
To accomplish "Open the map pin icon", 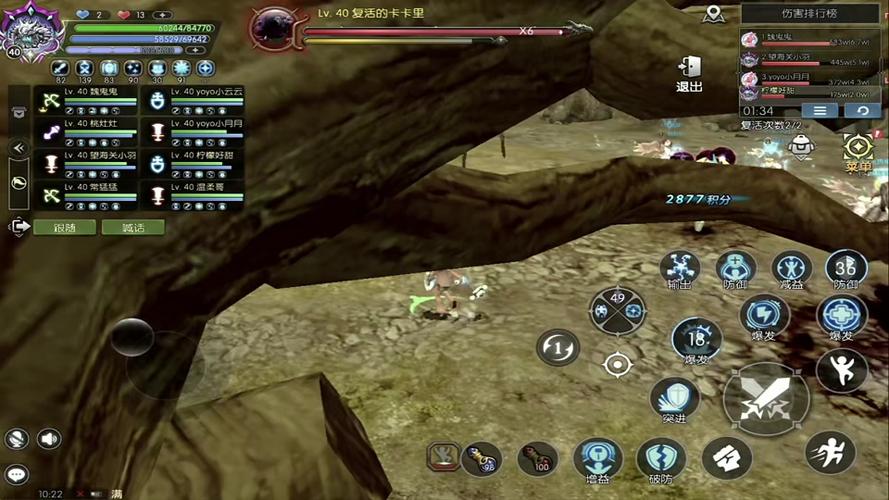I will (x=713, y=13).
